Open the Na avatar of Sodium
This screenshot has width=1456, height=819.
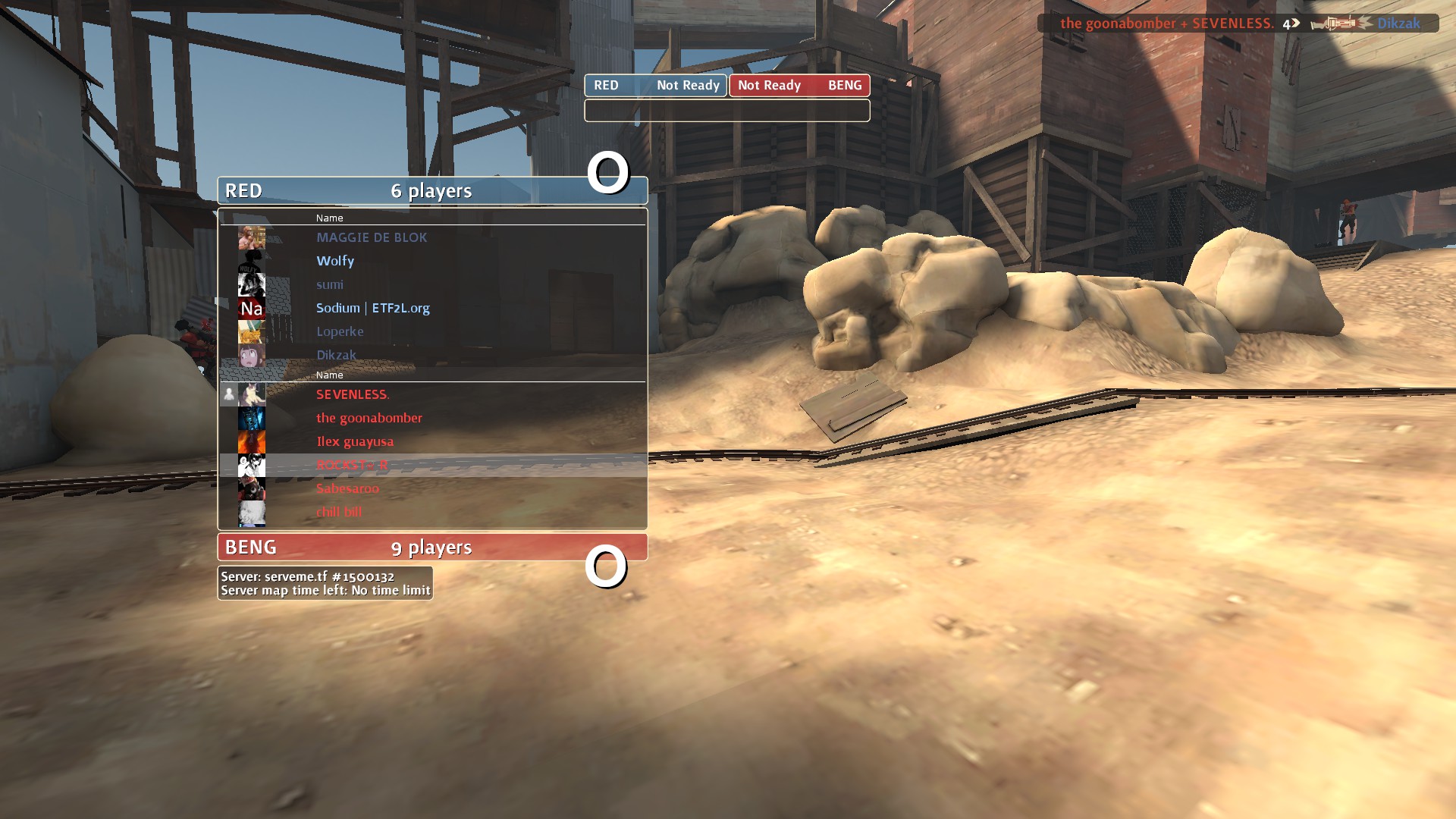(251, 308)
